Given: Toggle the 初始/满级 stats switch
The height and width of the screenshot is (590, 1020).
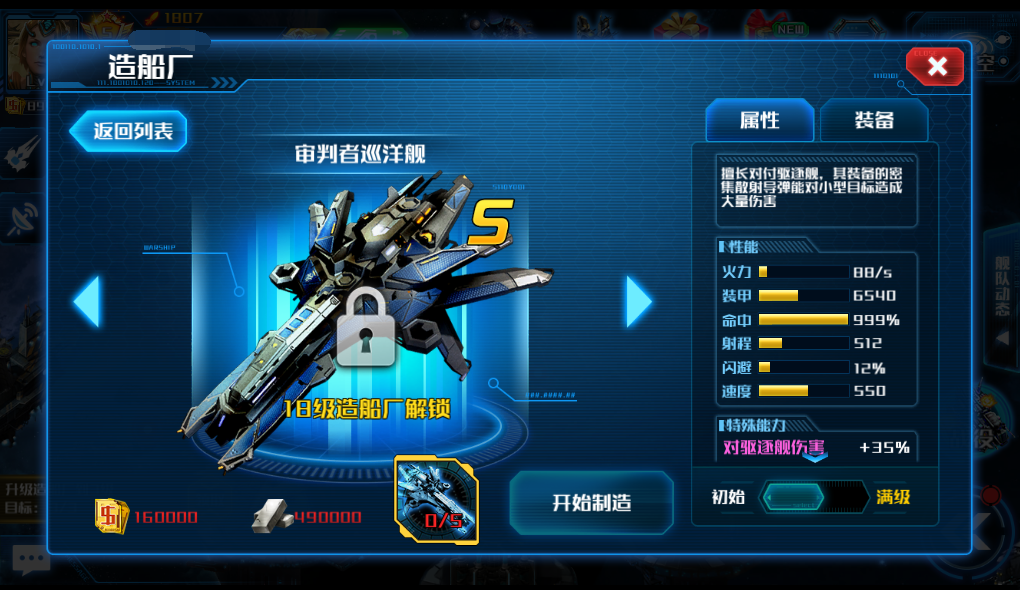Looking at the screenshot, I should click(x=814, y=497).
